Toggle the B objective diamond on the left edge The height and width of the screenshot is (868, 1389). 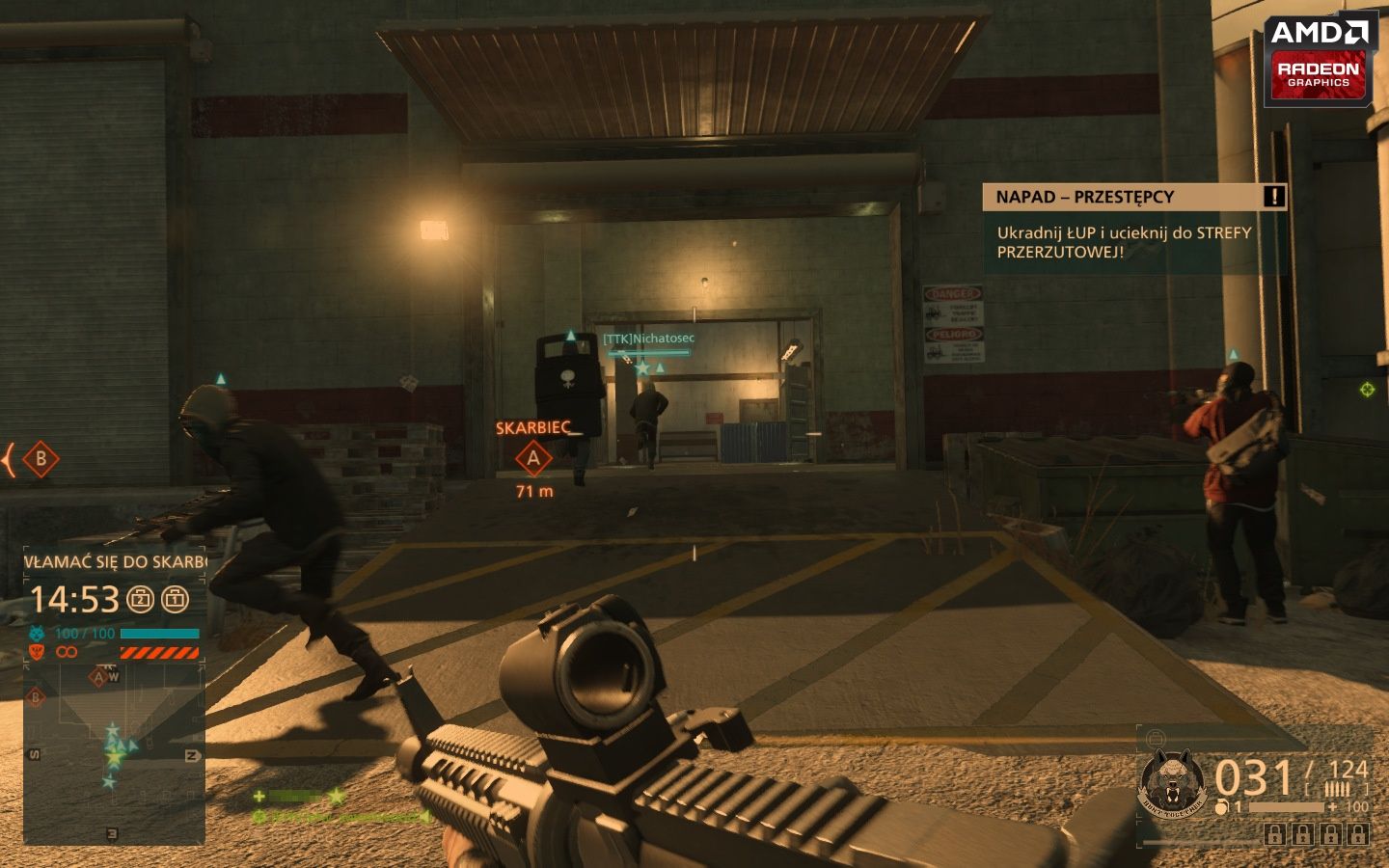pyautogui.click(x=40, y=460)
